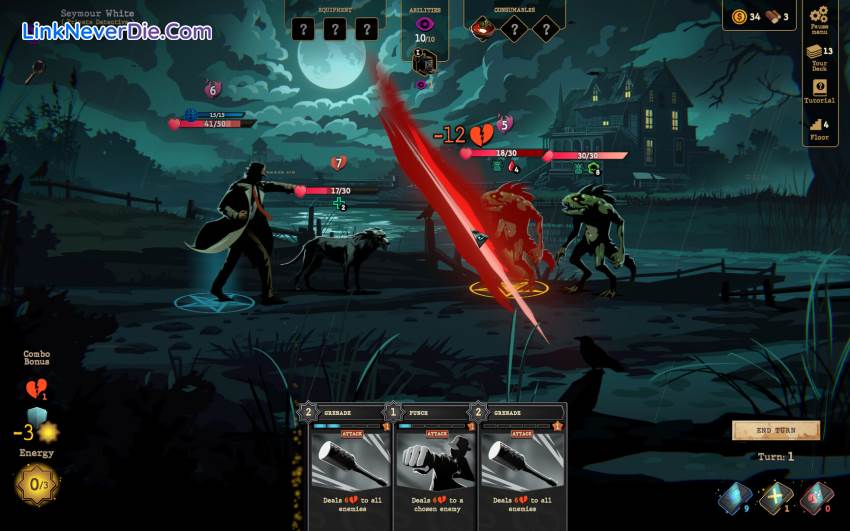Open the yellow-cross card pile

(x=775, y=495)
